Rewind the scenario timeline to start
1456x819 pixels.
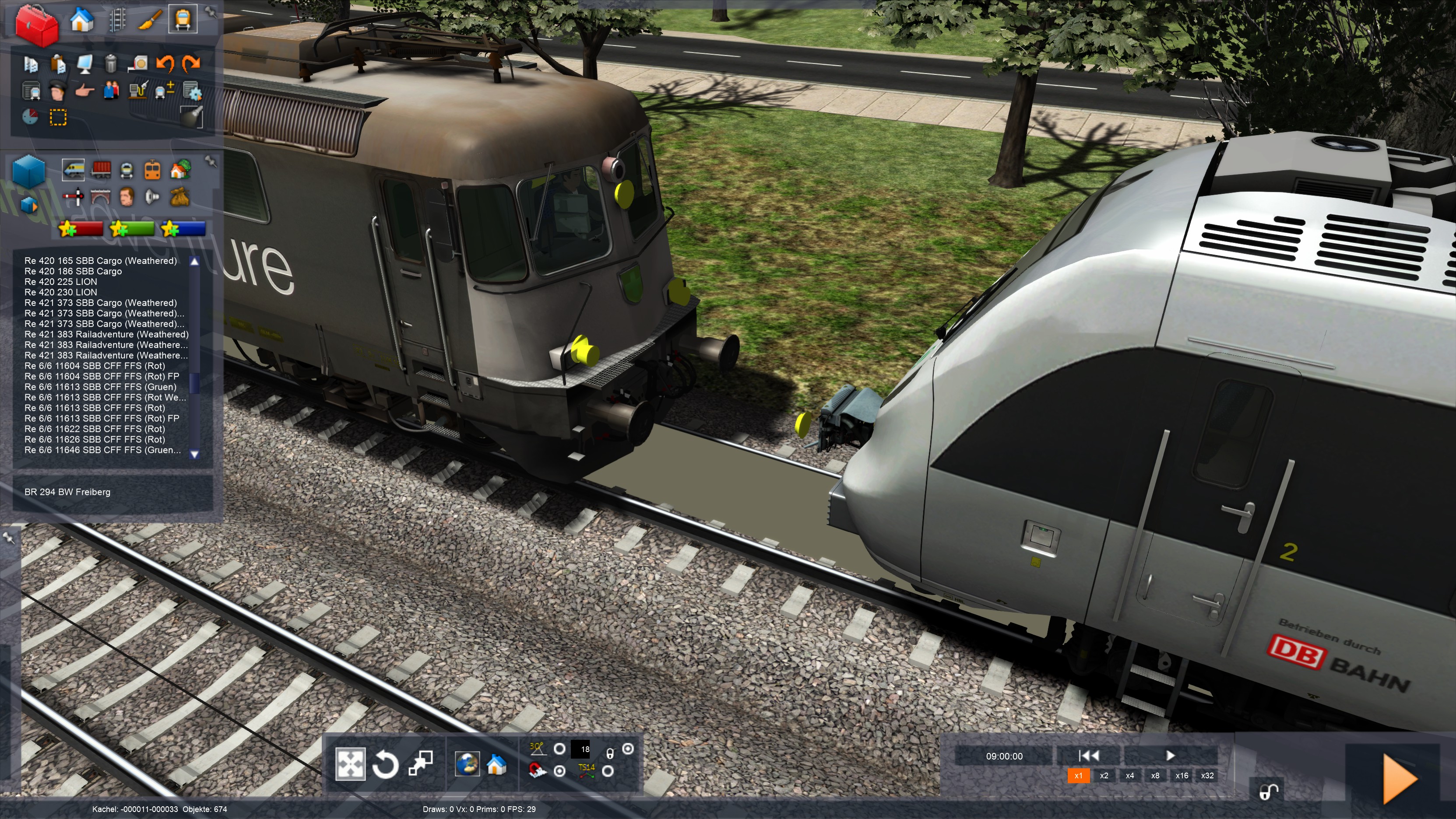pyautogui.click(x=1088, y=755)
